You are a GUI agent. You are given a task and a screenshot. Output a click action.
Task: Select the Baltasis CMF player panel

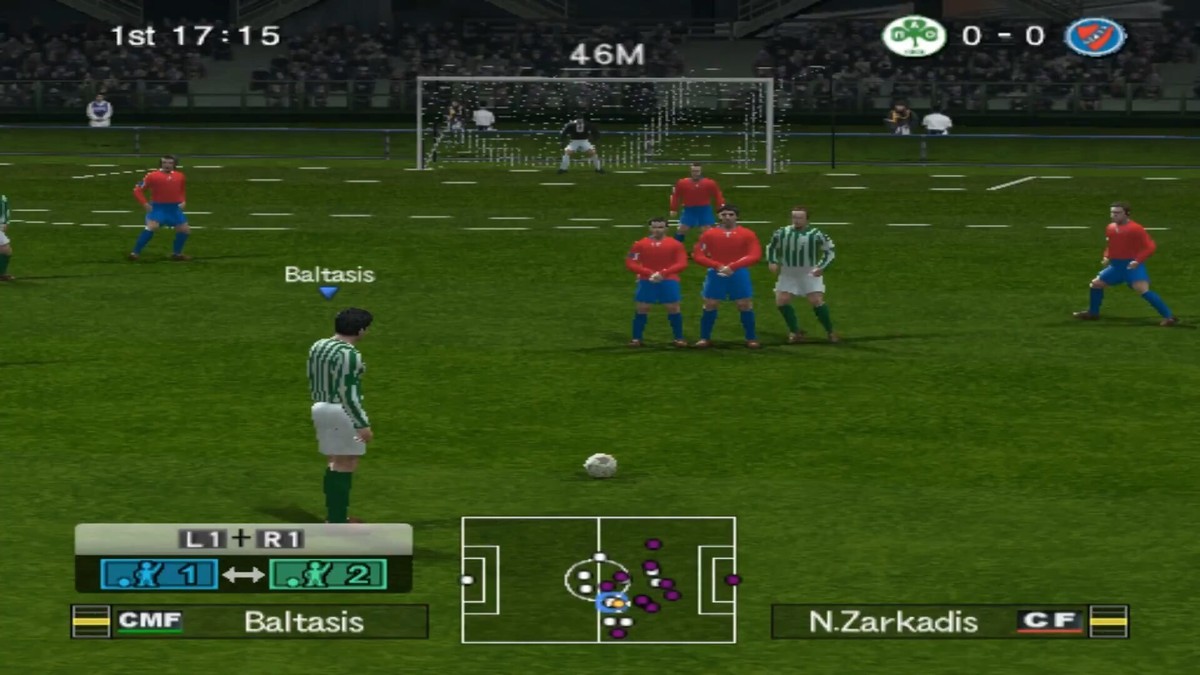coord(250,621)
